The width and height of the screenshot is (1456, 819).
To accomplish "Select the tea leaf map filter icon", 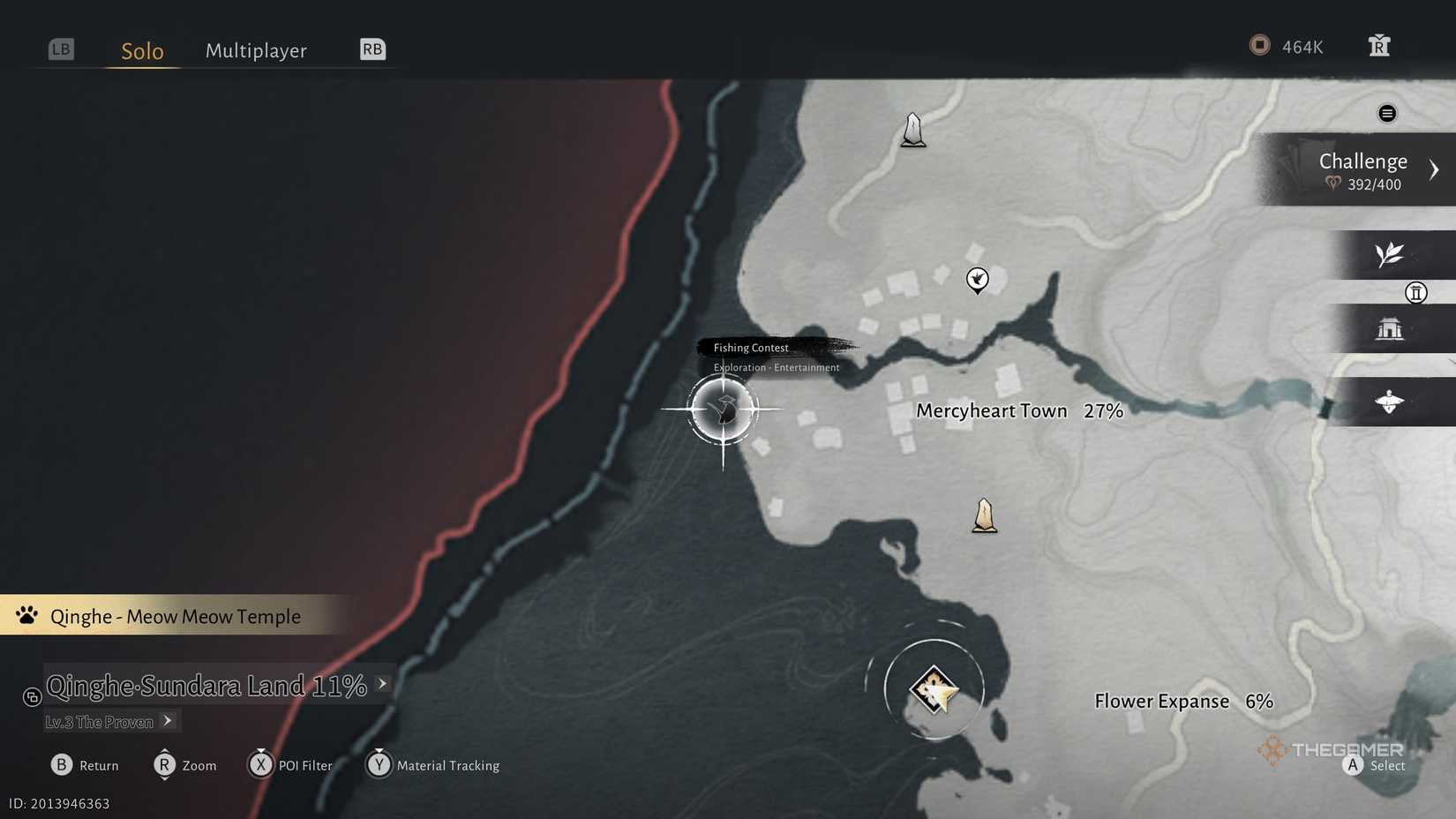I will tap(1390, 254).
